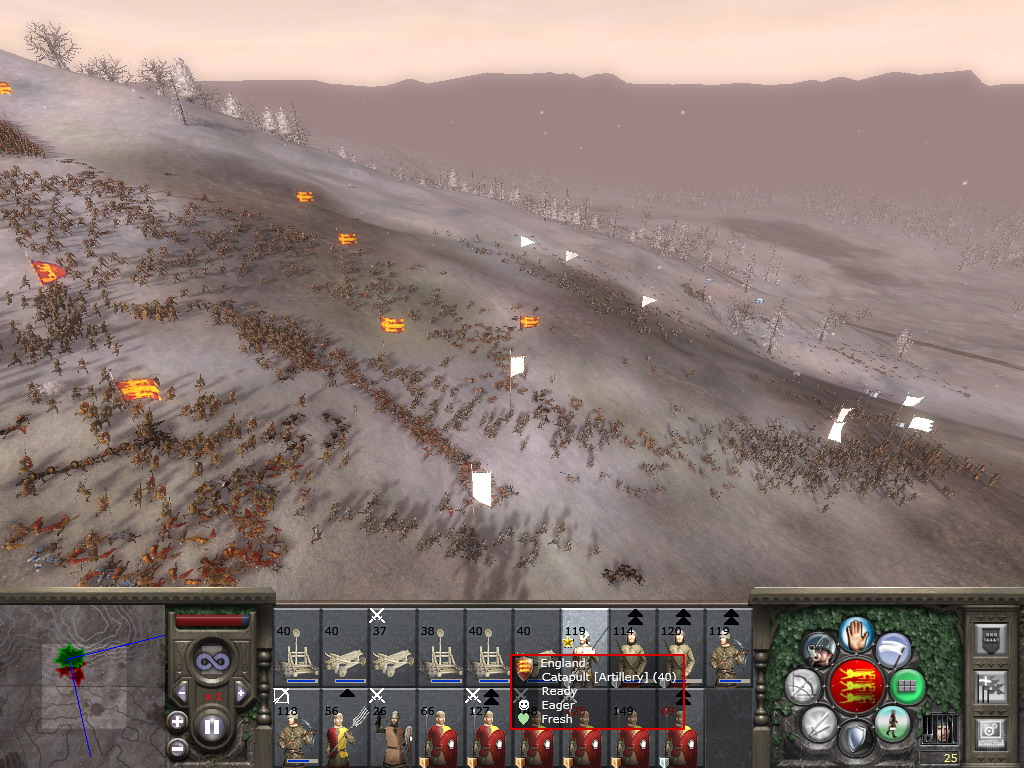Pause the battle

tap(212, 727)
